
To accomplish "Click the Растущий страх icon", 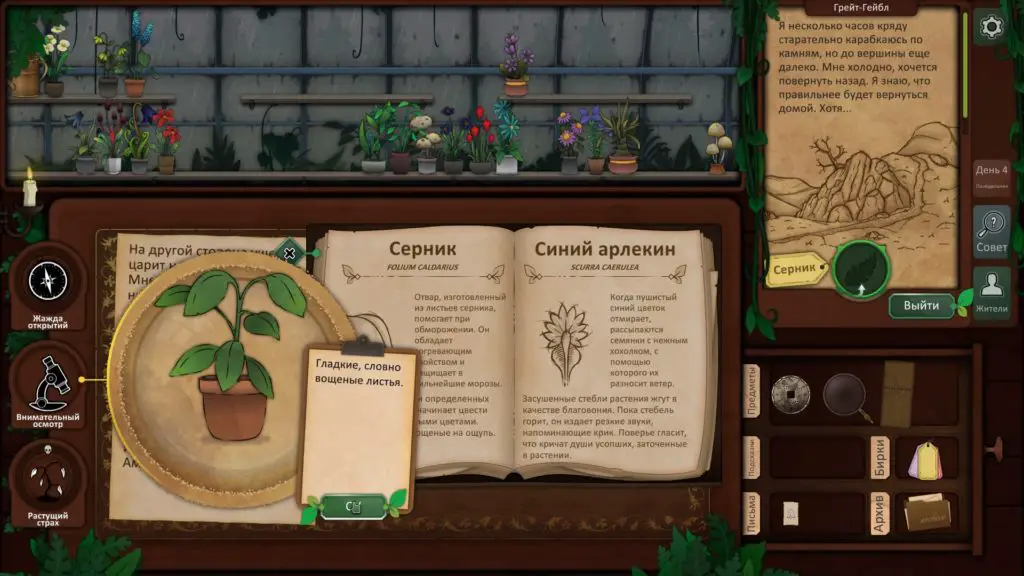I will [47, 481].
